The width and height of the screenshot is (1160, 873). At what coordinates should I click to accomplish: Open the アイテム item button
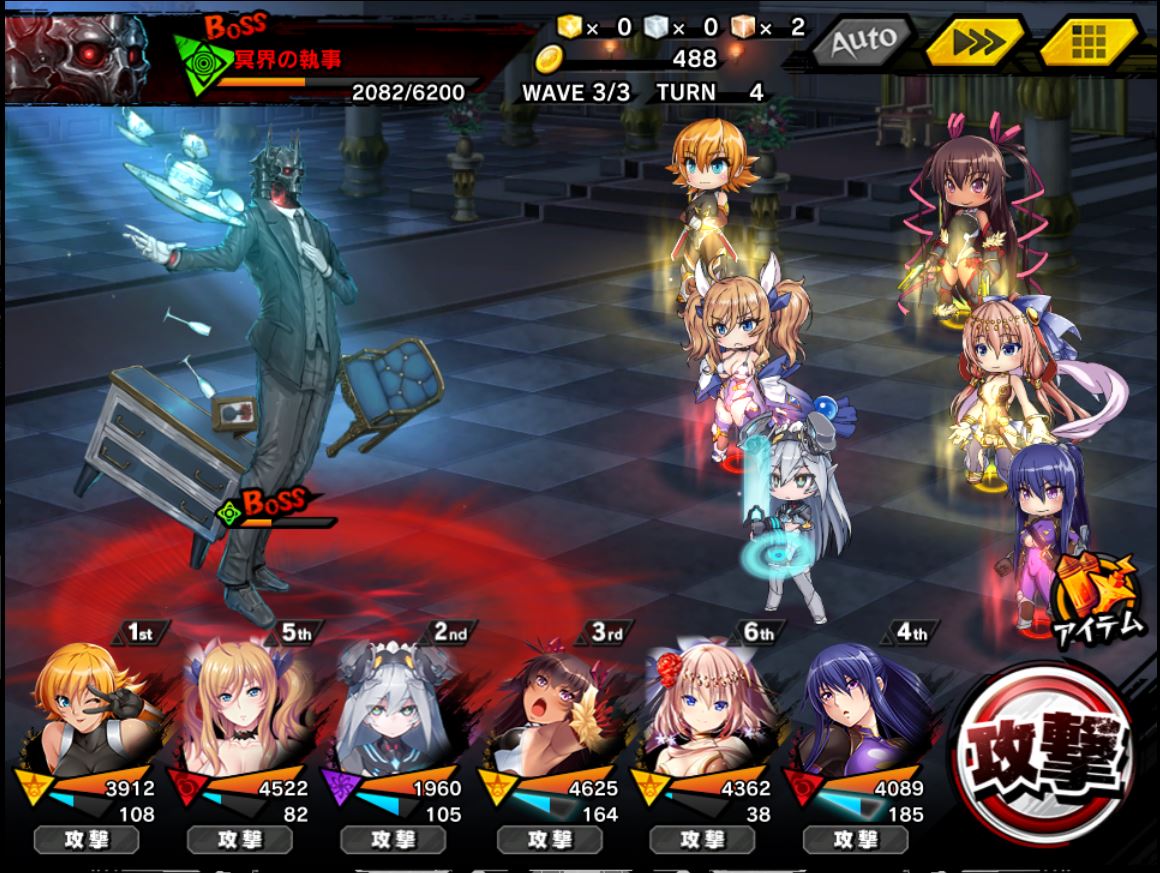pyautogui.click(x=1097, y=598)
